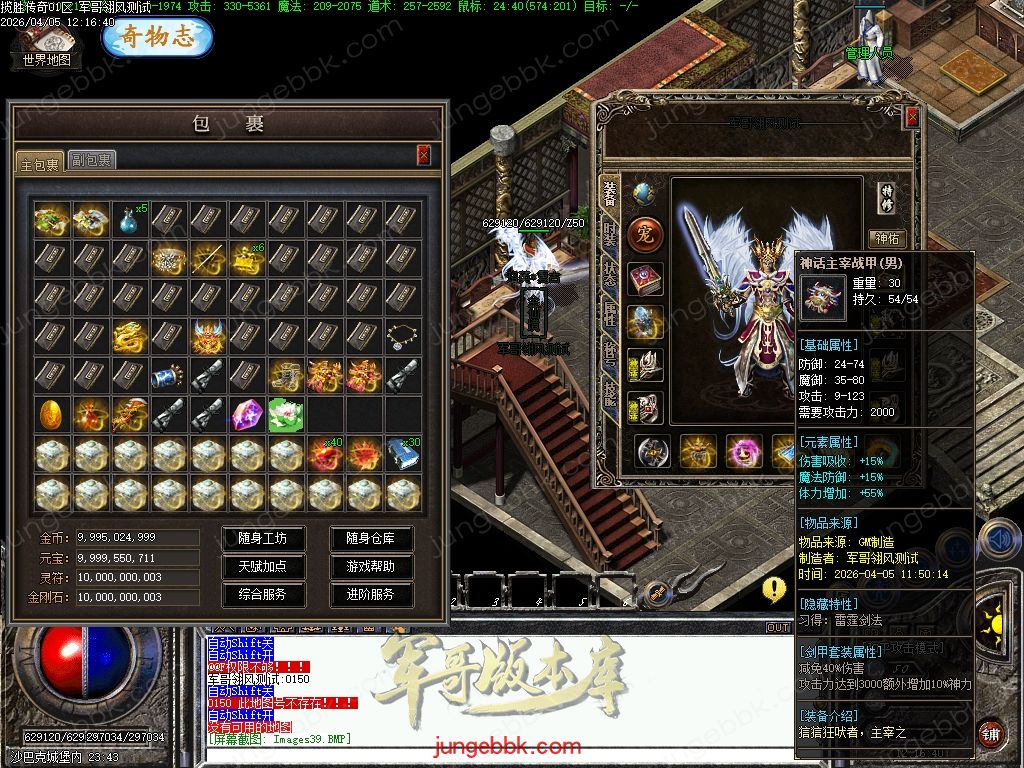Switch to the 副包裹 secondary bag tab

tap(91, 160)
